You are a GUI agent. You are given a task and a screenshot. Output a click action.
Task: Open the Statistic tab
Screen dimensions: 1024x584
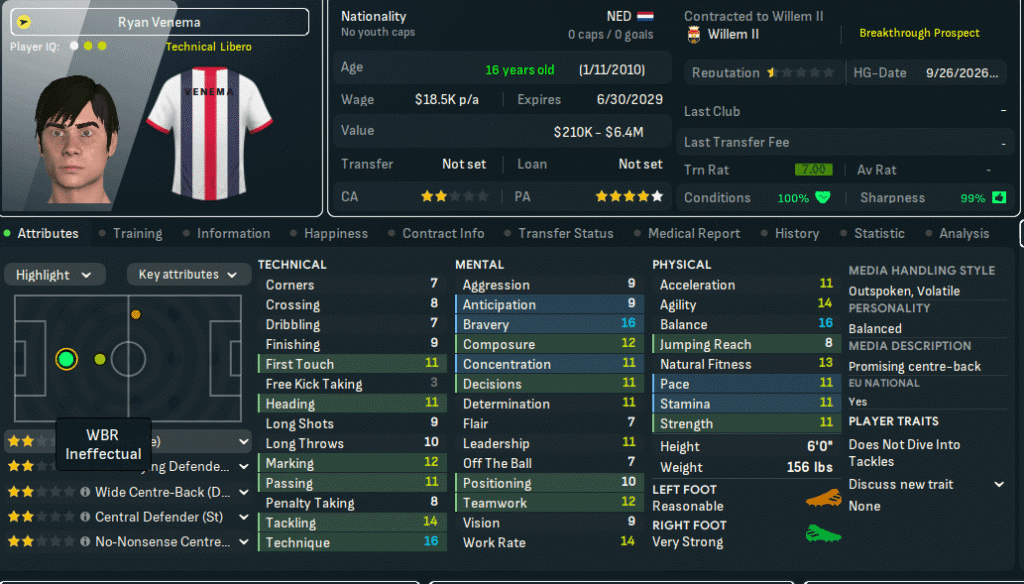(879, 233)
